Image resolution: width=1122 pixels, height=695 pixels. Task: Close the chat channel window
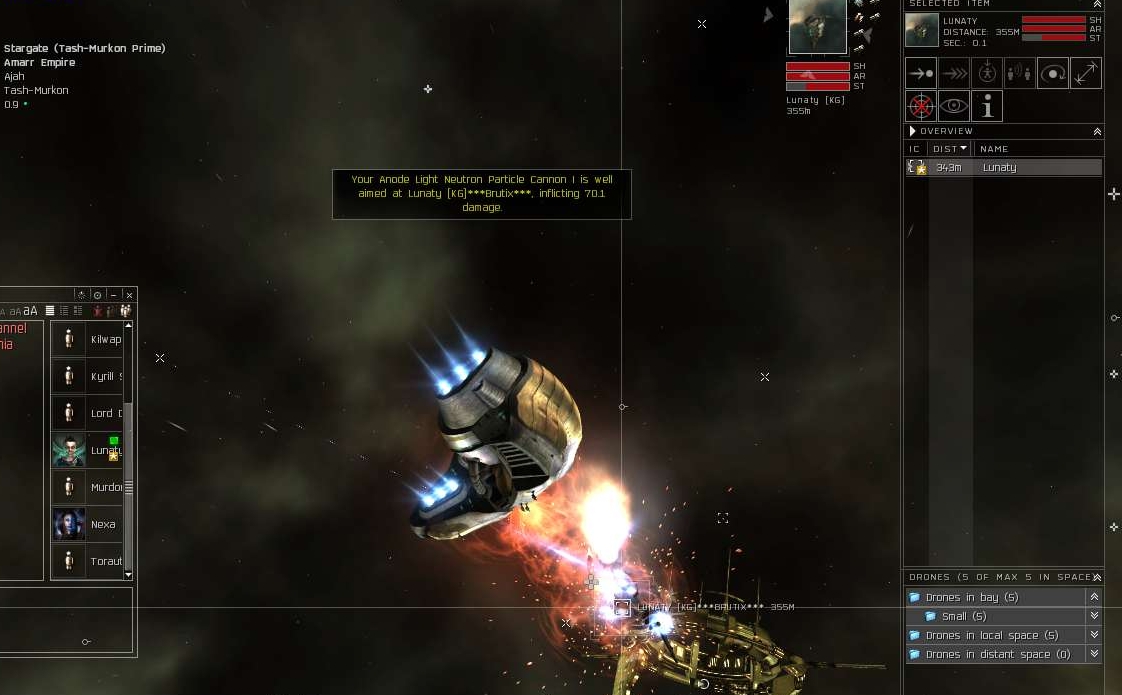[x=129, y=295]
